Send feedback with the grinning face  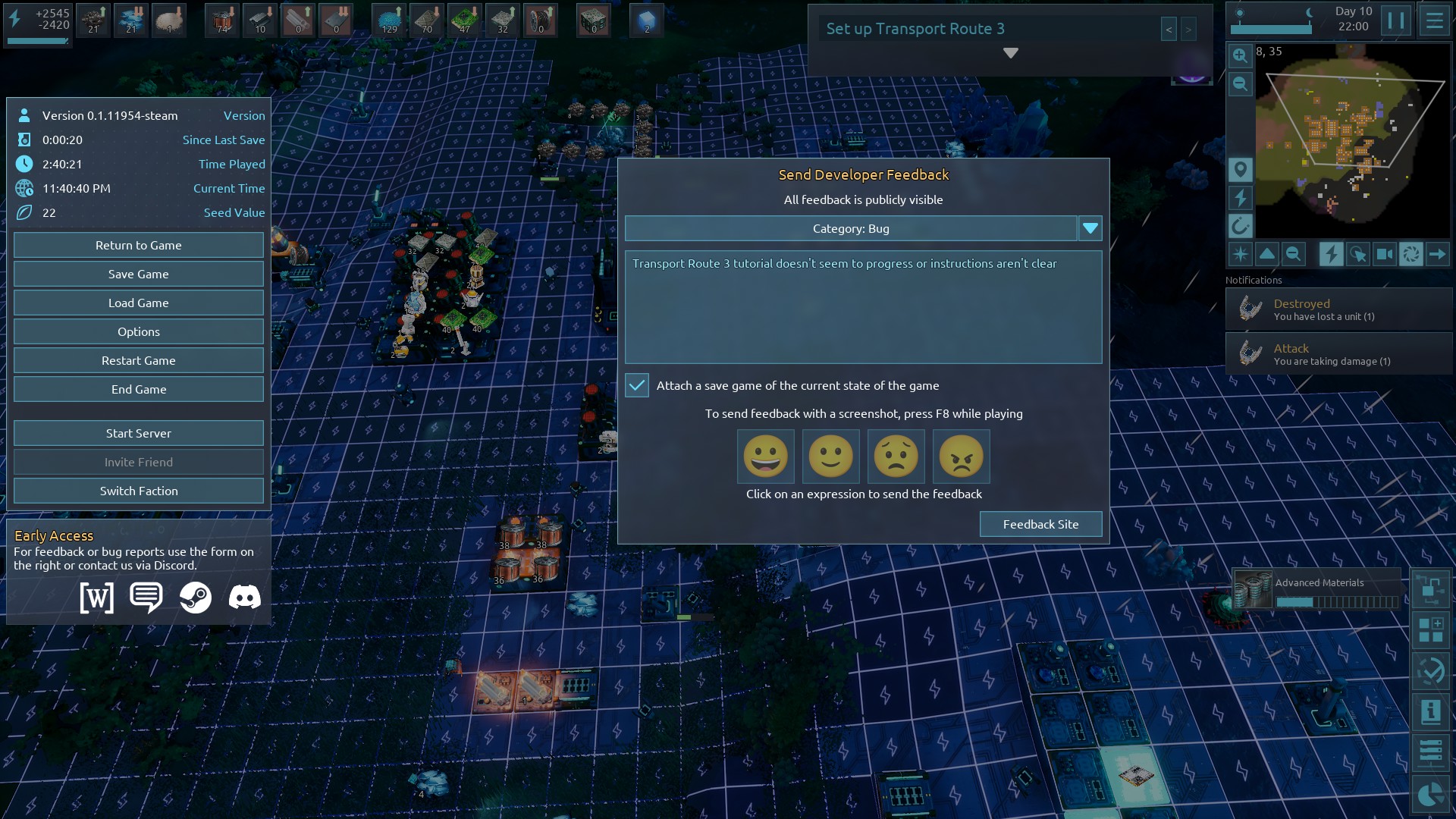click(765, 457)
